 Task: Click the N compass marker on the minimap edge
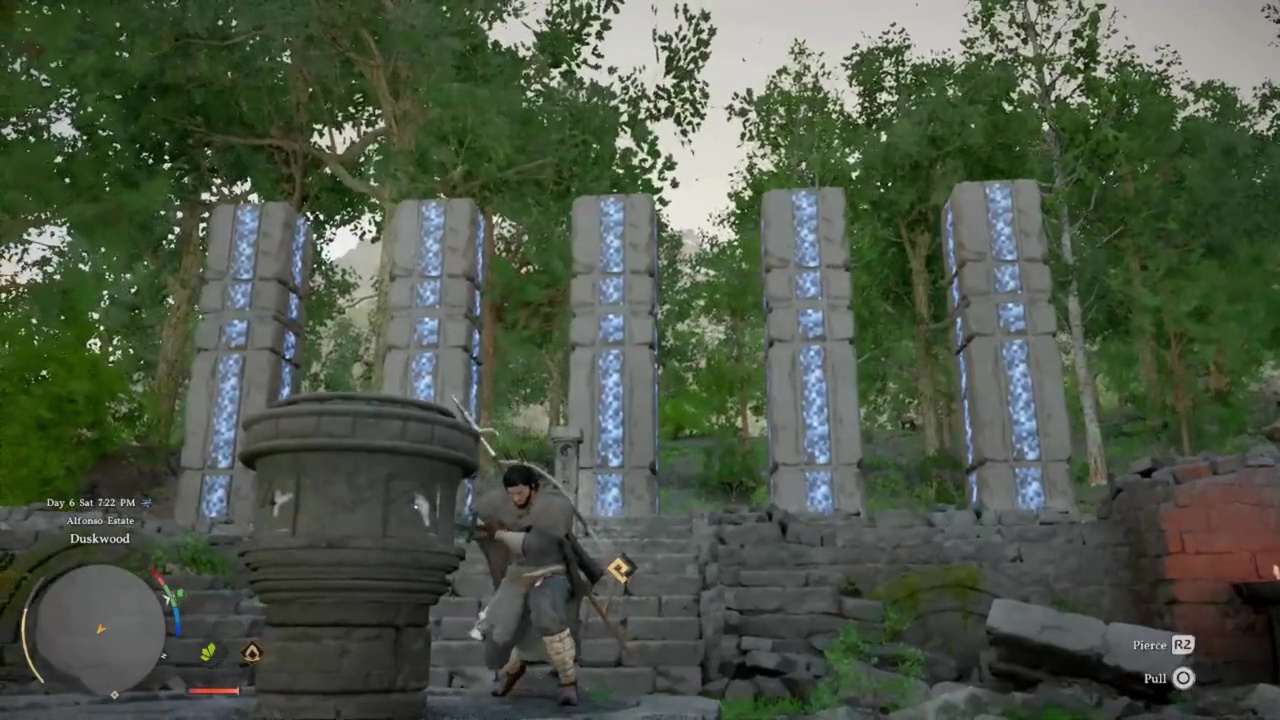163,656
